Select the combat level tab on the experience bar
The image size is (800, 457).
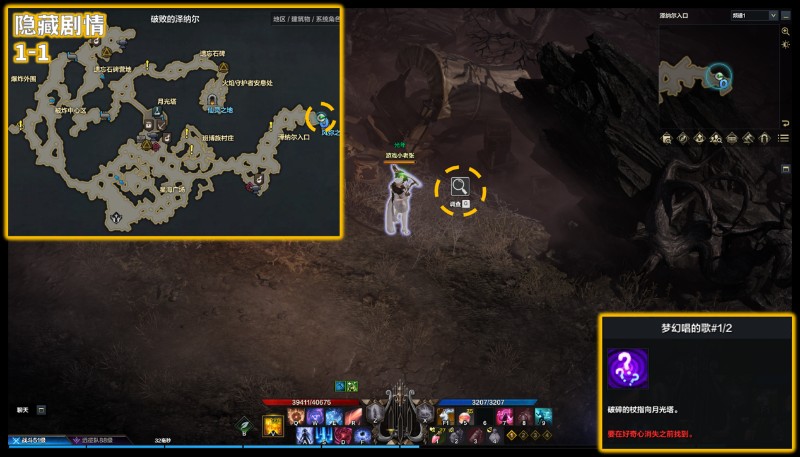30,440
